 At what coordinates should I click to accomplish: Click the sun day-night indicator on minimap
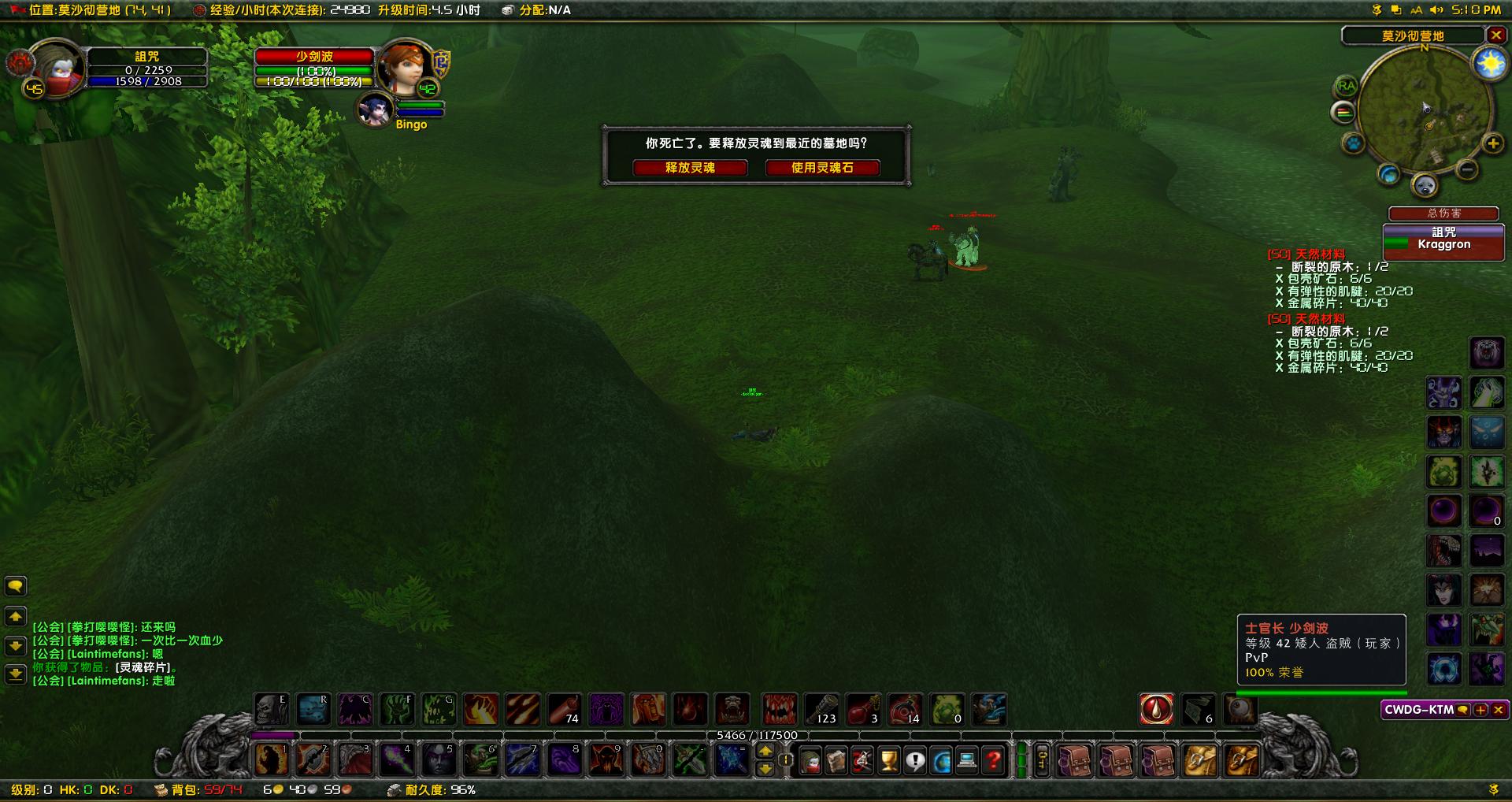pyautogui.click(x=1489, y=64)
